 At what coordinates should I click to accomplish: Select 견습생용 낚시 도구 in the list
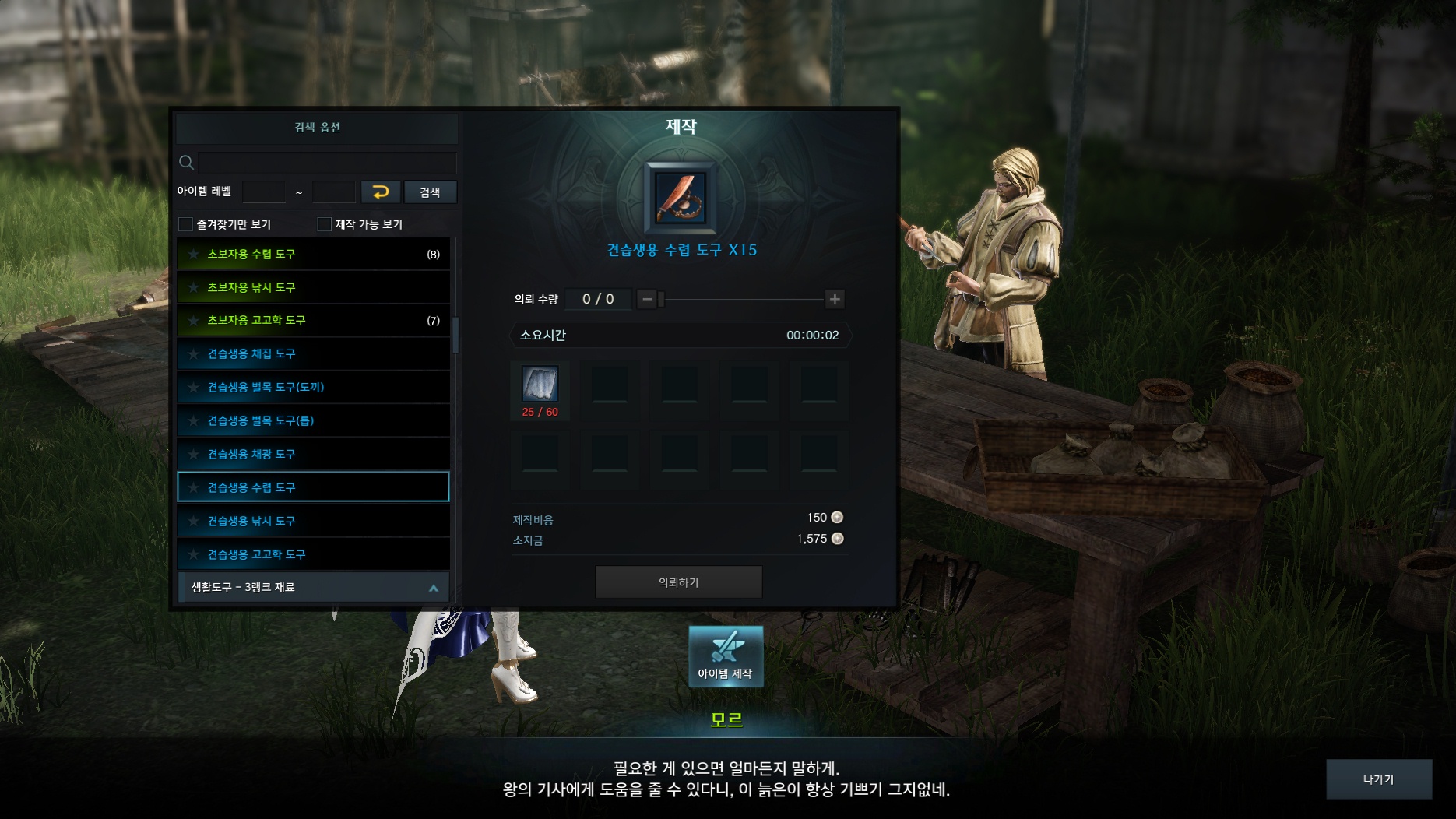pos(313,521)
